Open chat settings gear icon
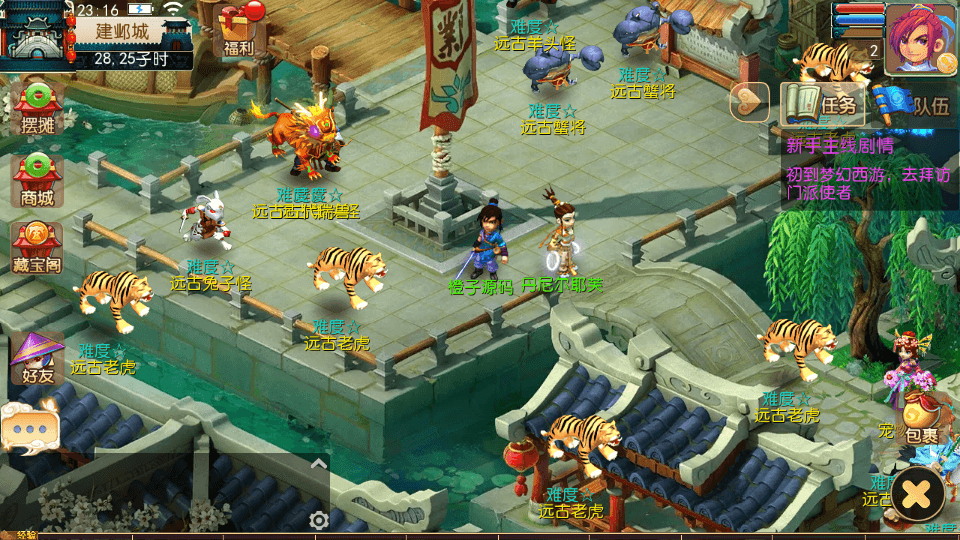 (318, 520)
